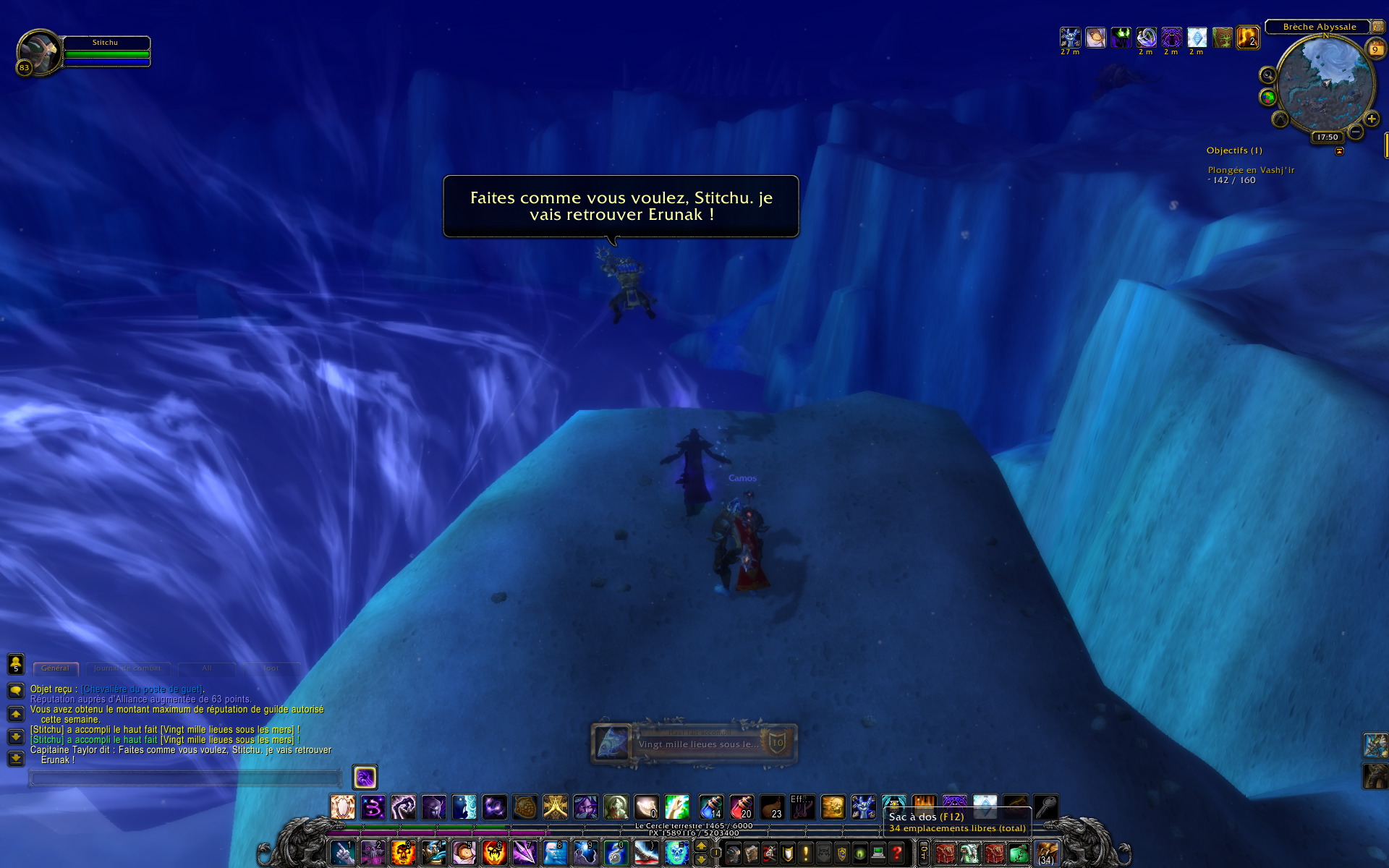
Task: Use the red potion with 20 charges
Action: click(741, 807)
